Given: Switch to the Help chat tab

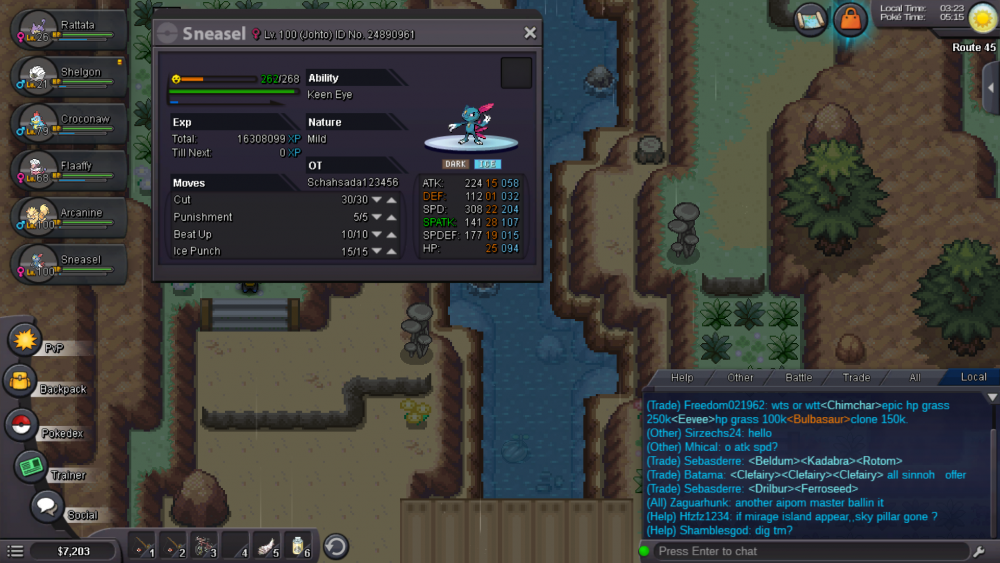Looking at the screenshot, I should [682, 377].
